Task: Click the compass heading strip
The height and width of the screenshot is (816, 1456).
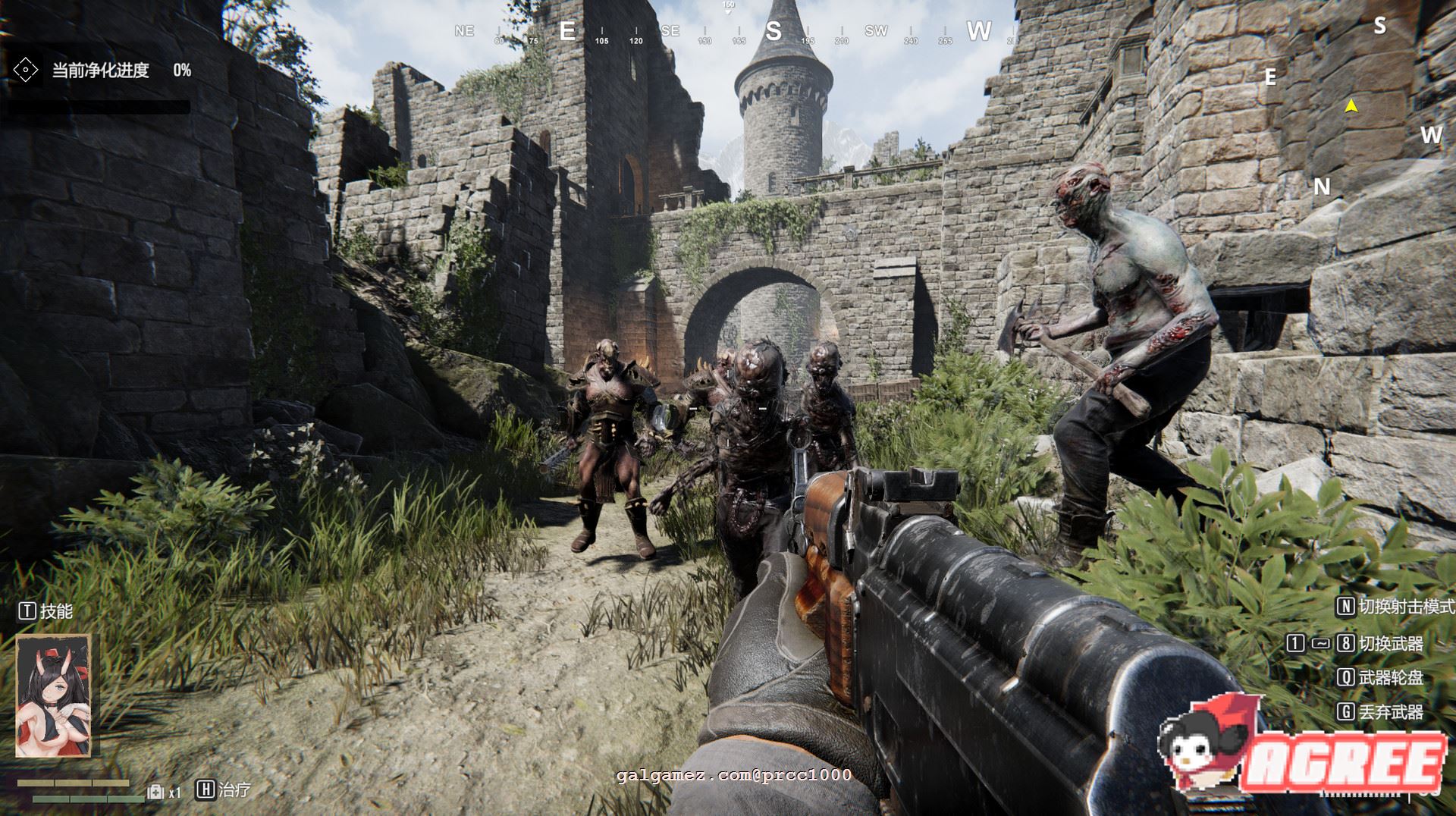Action: pos(728,32)
